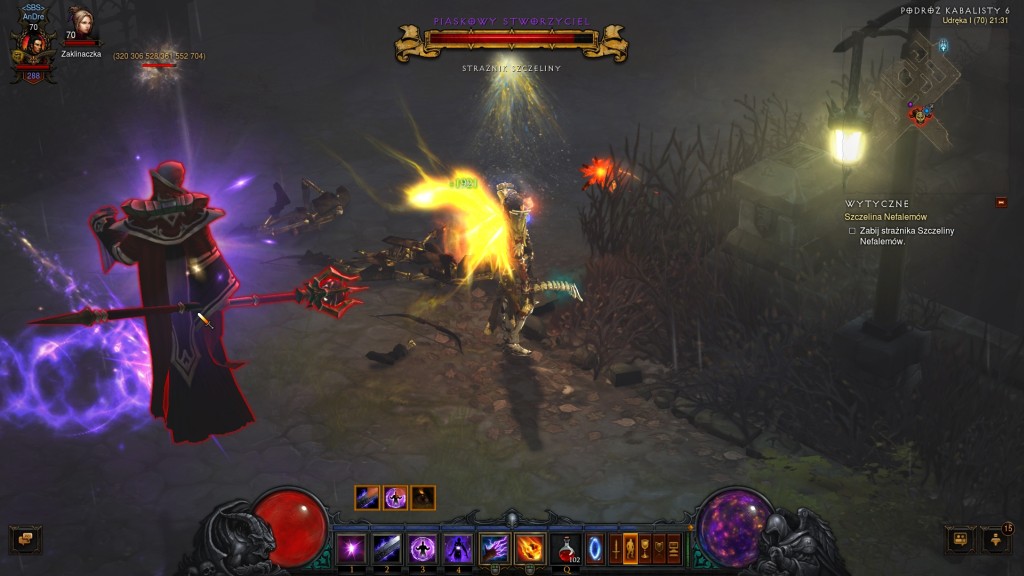Open the chat window button
This screenshot has width=1024, height=576.
tap(25, 540)
